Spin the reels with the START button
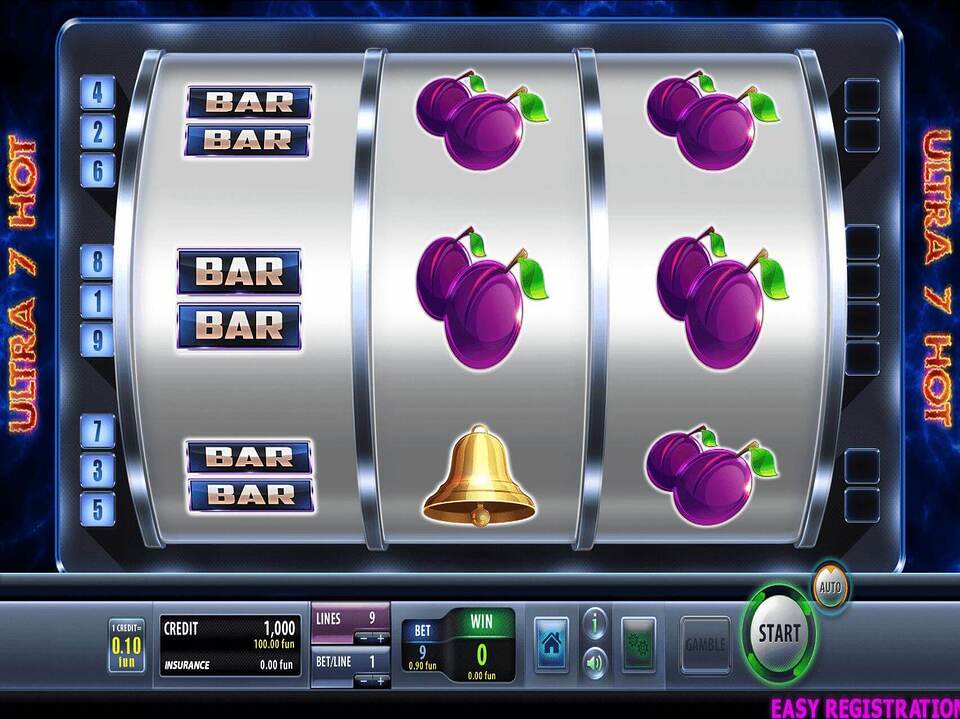 (779, 632)
